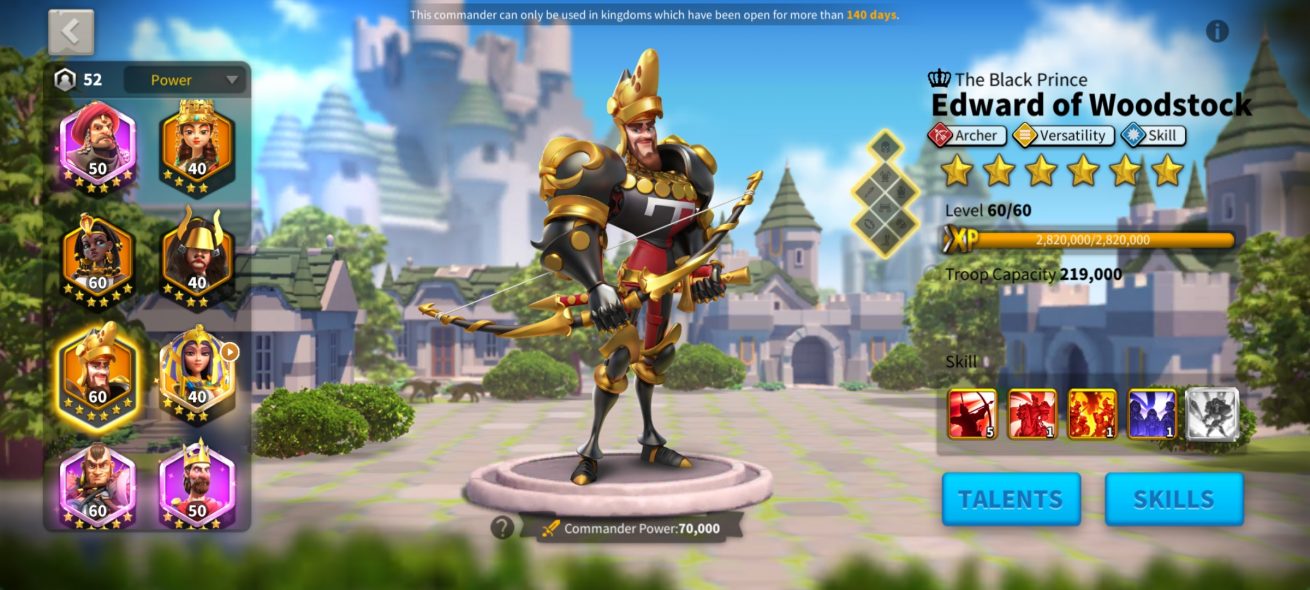Choose the purple-framed commander, level 60

(97, 488)
